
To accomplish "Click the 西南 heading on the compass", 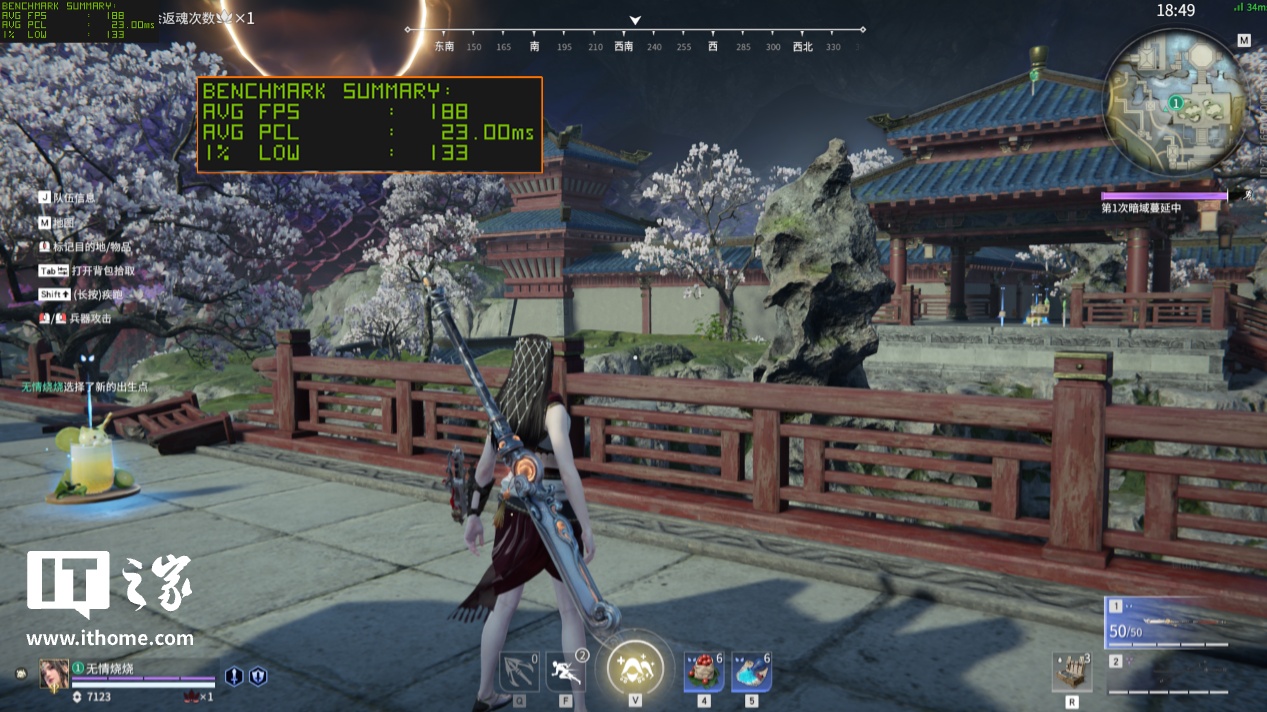I will (624, 46).
